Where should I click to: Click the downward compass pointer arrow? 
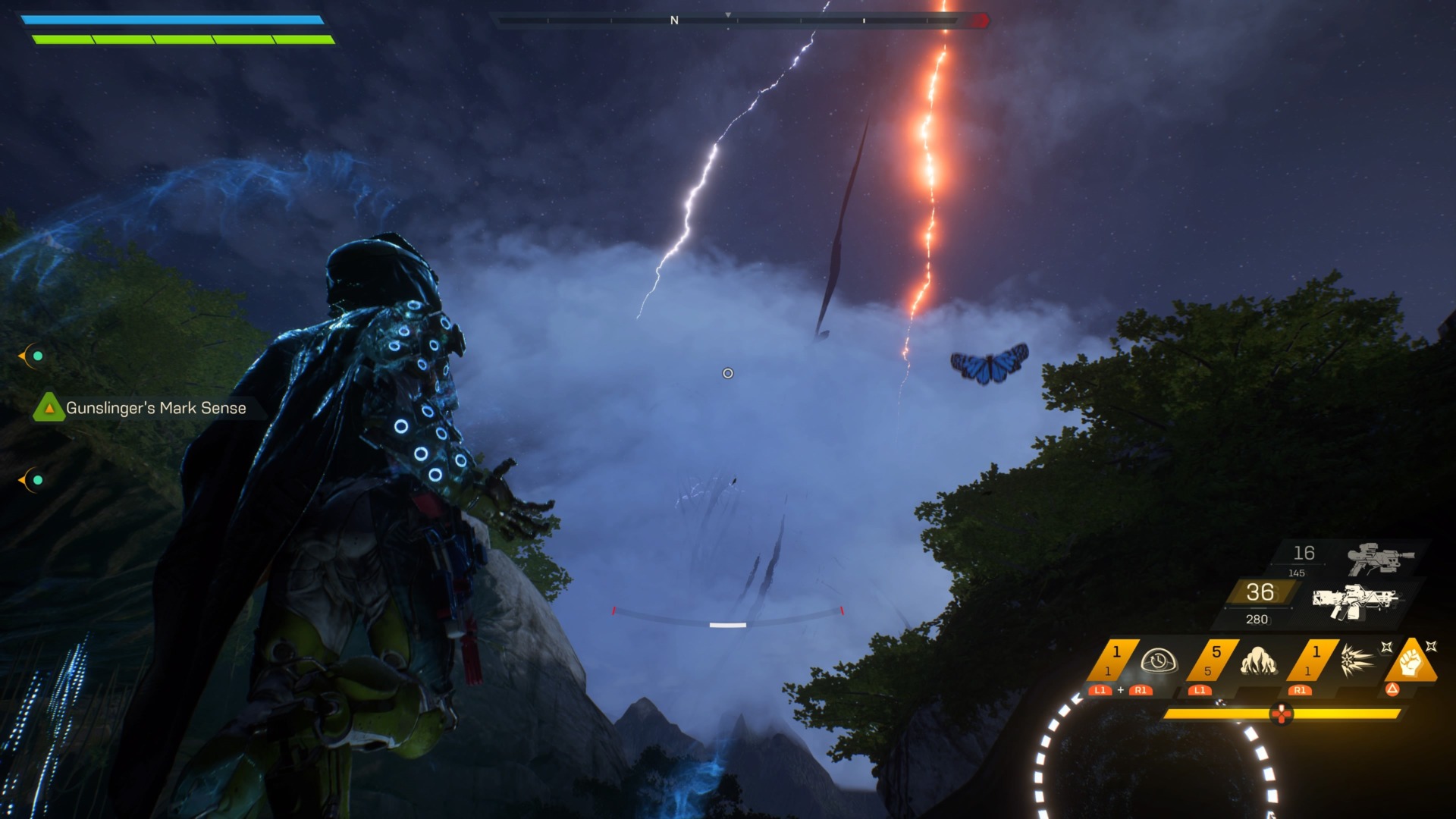[x=729, y=14]
